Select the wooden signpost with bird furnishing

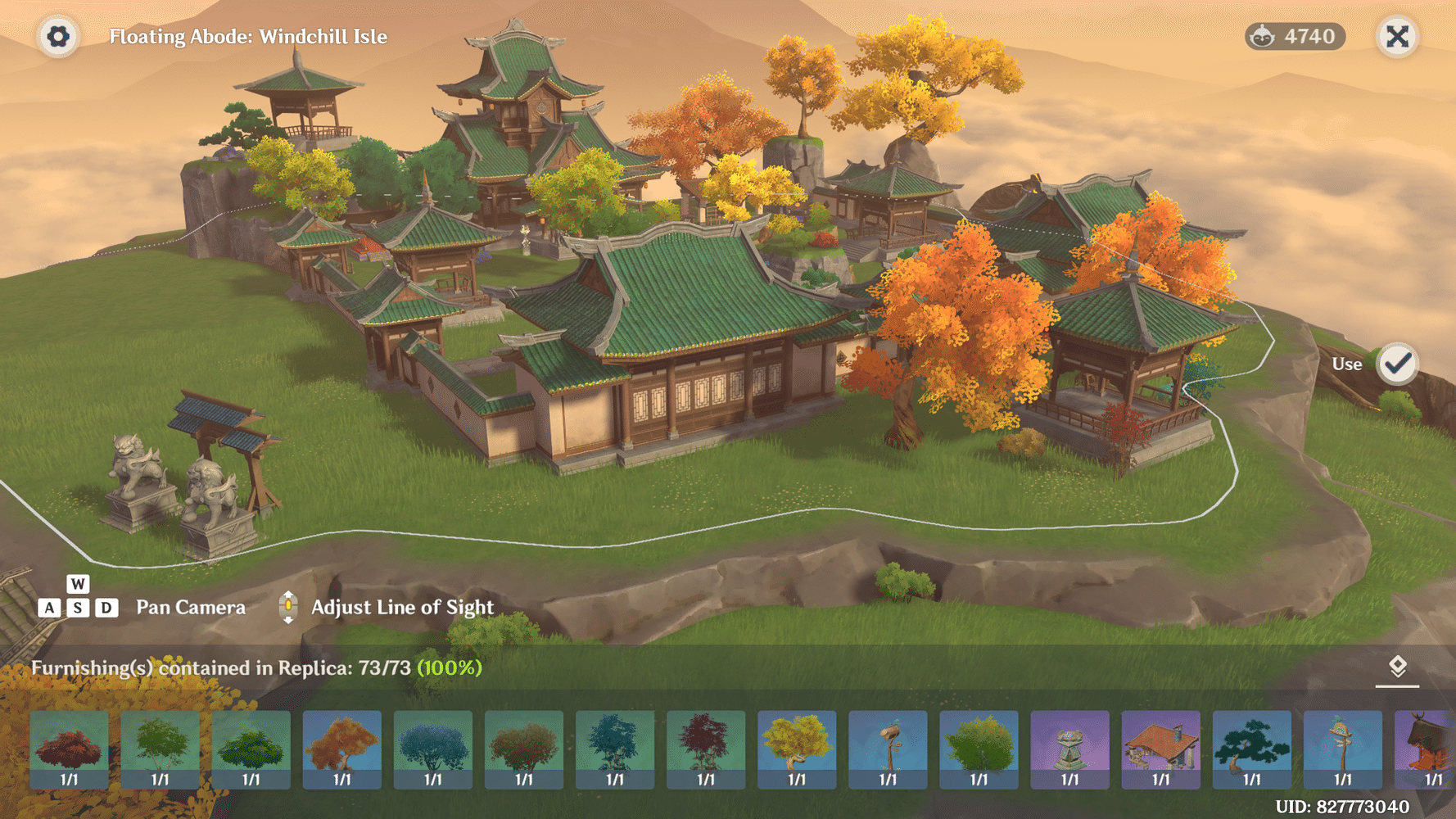tap(1342, 749)
